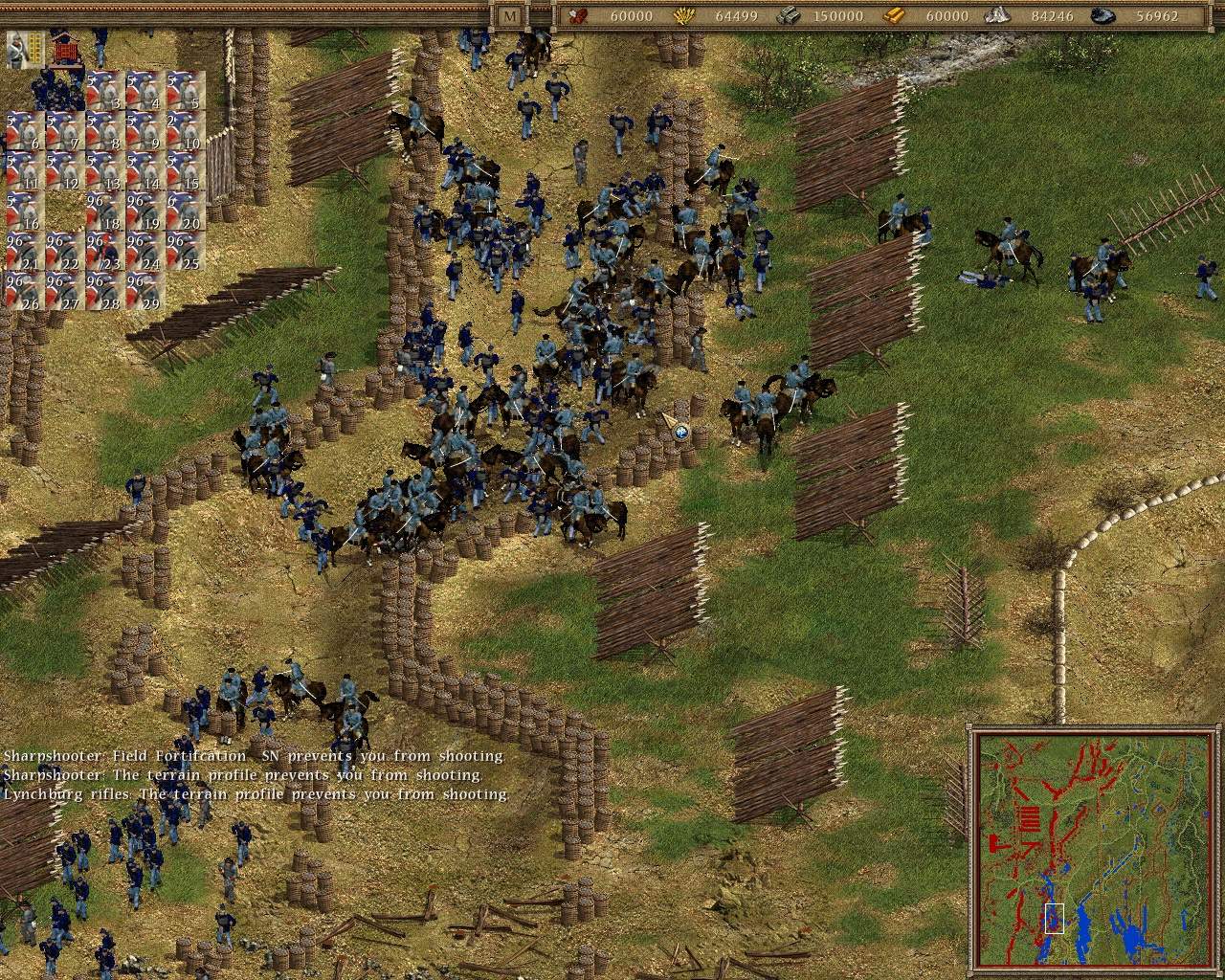Click the white viewport rectangle on the minimap
The width and height of the screenshot is (1225, 980).
1055,916
